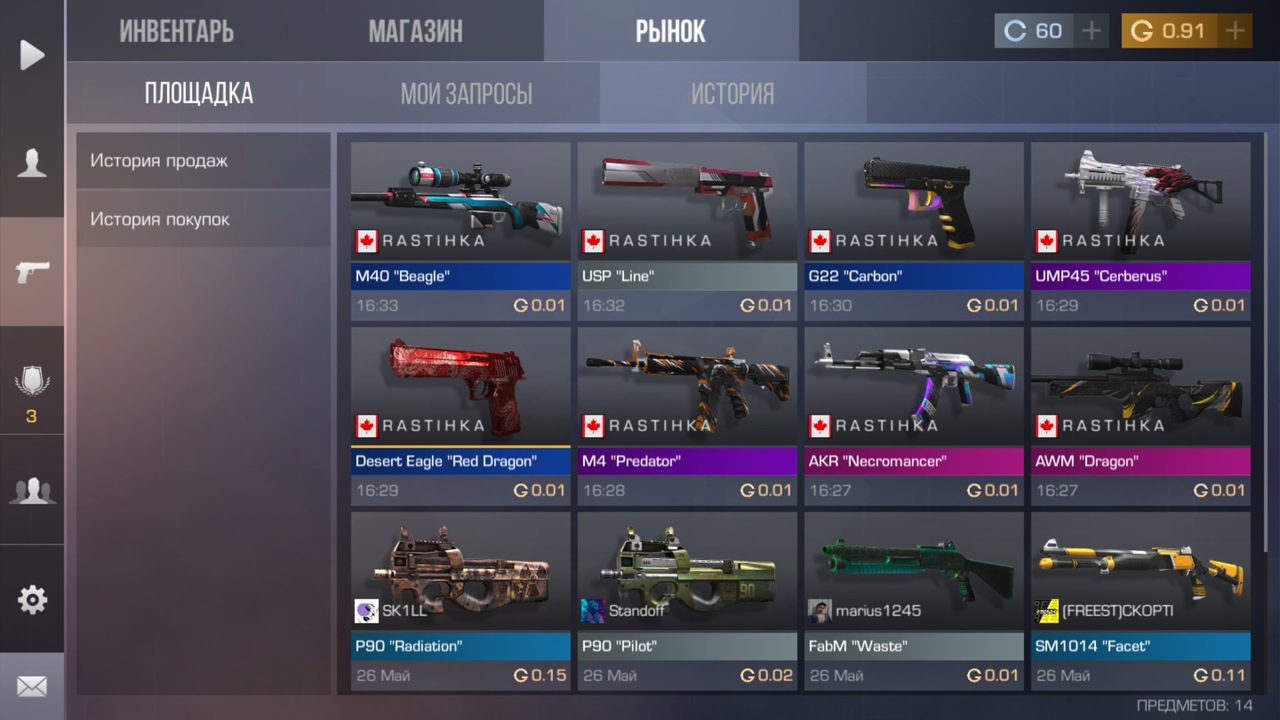Viewport: 1280px width, 720px height.
Task: Open the Мои запросы sub-tab
Action: pyautogui.click(x=466, y=94)
